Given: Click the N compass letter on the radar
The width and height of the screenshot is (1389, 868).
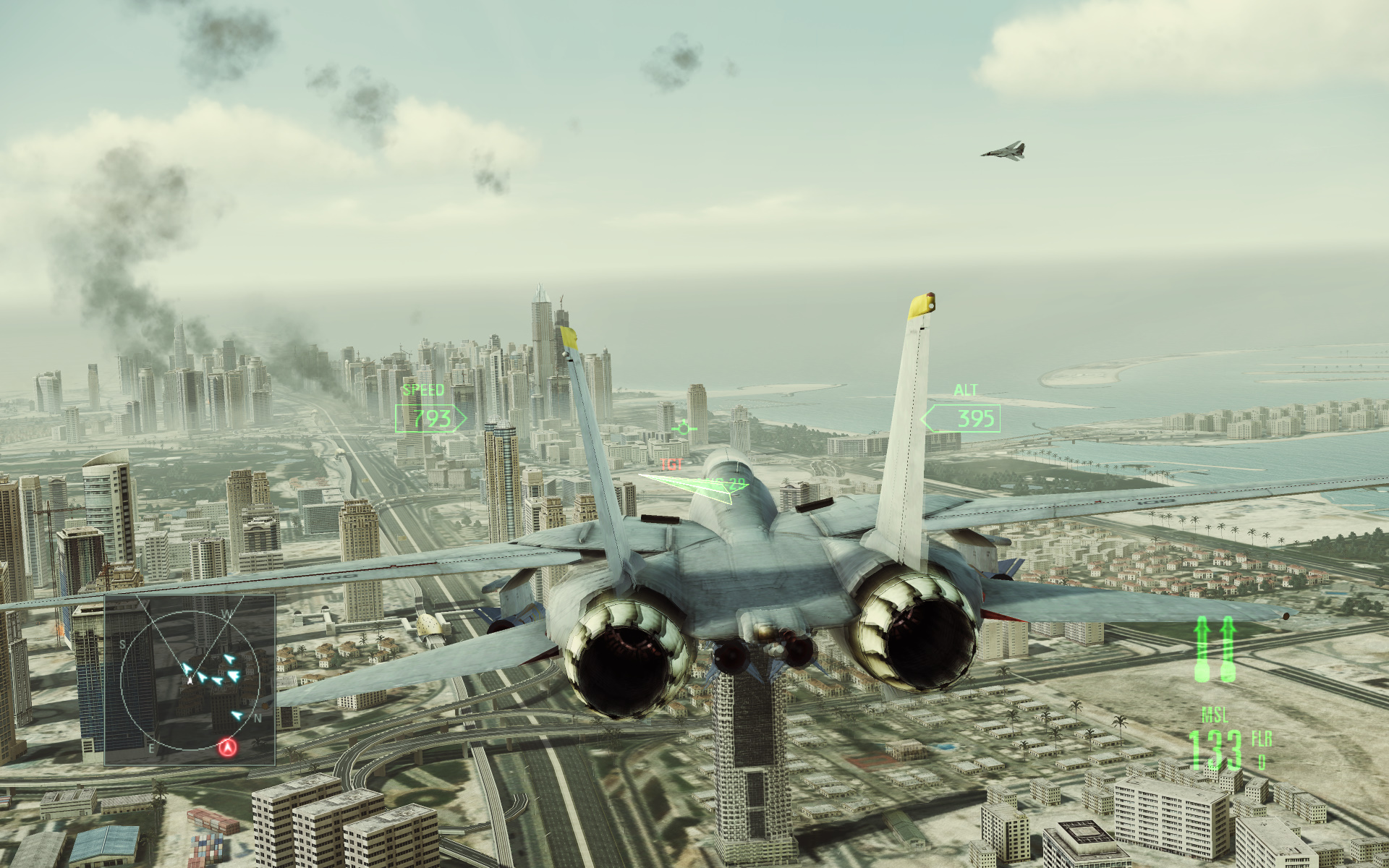Looking at the screenshot, I should [x=258, y=718].
